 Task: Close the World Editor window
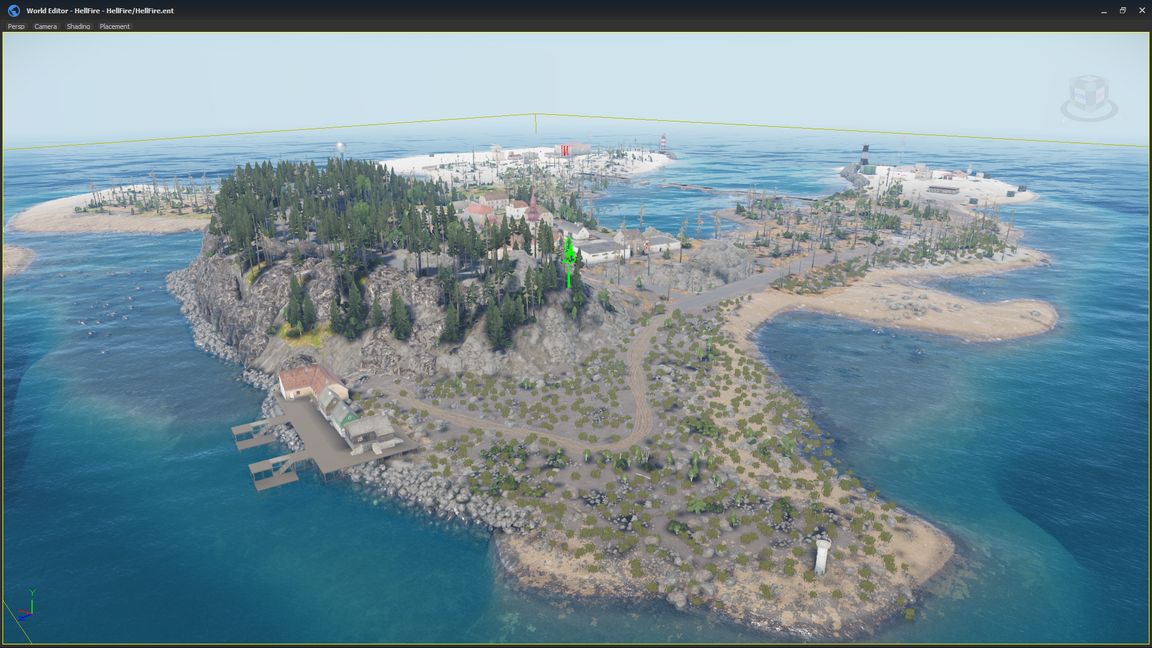[x=1142, y=10]
